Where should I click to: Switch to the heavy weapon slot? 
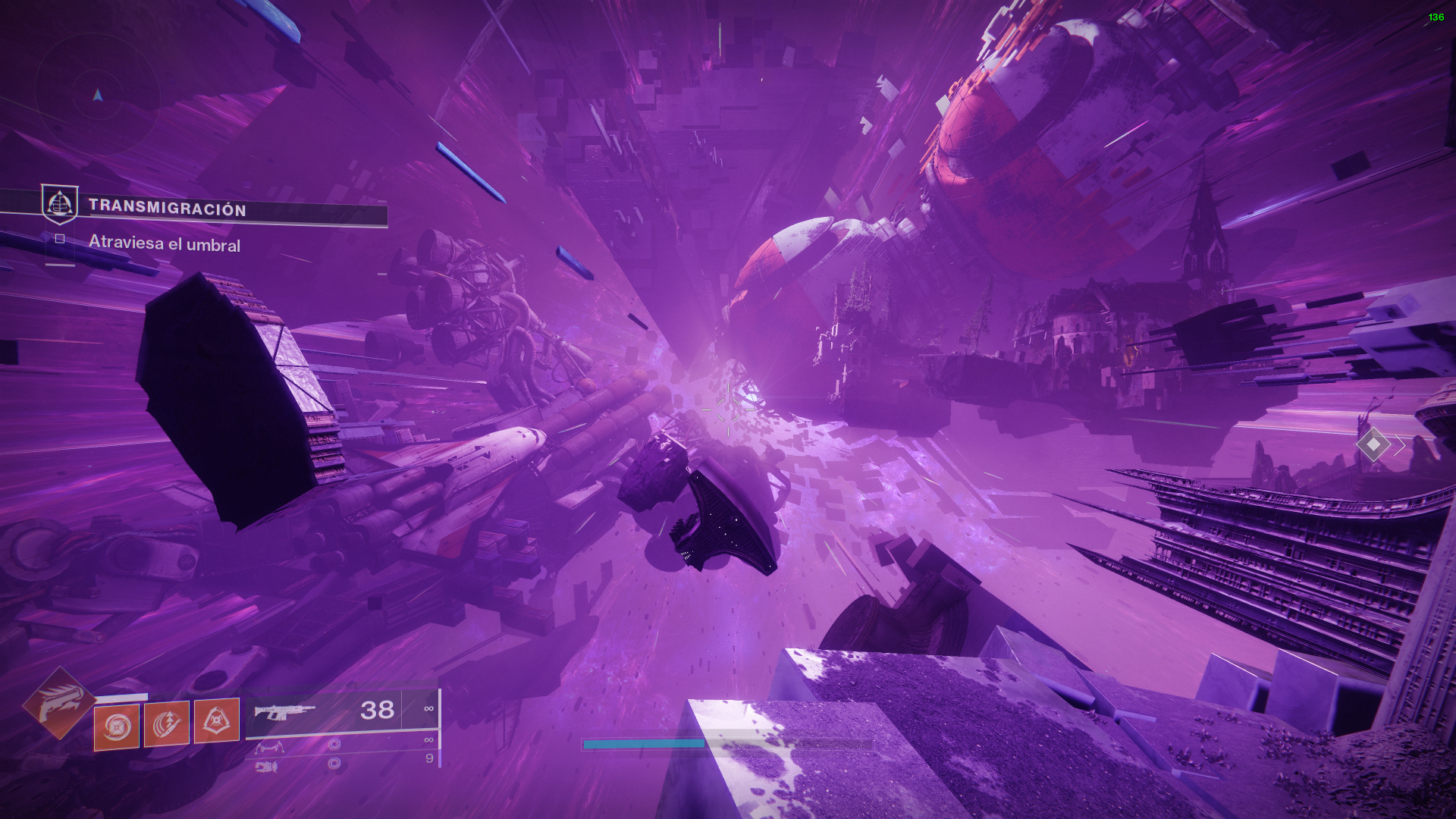(267, 767)
